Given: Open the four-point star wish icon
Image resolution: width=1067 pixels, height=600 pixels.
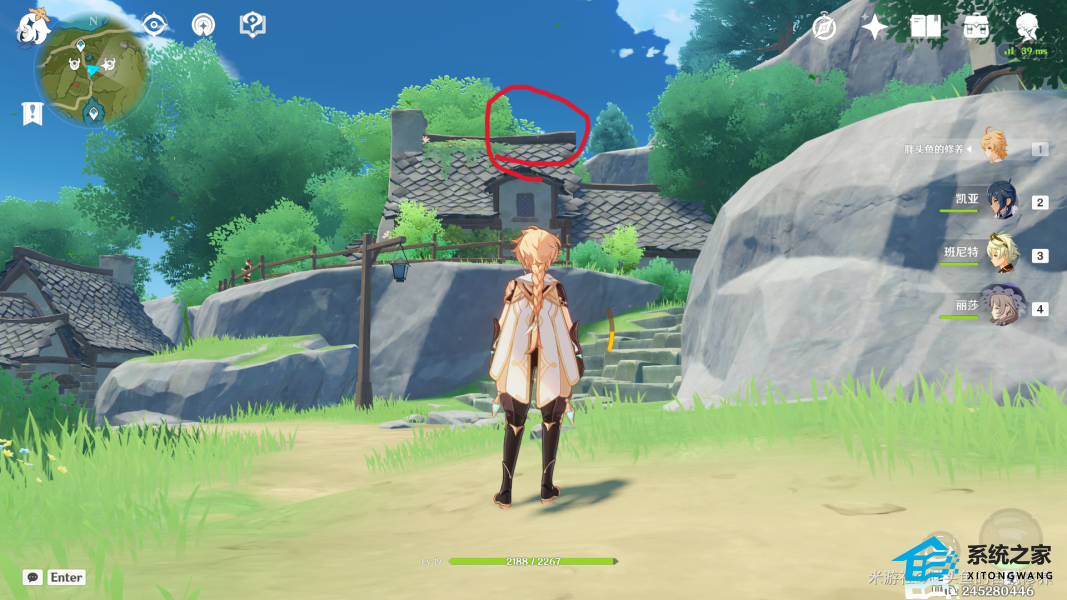Looking at the screenshot, I should click(x=875, y=27).
